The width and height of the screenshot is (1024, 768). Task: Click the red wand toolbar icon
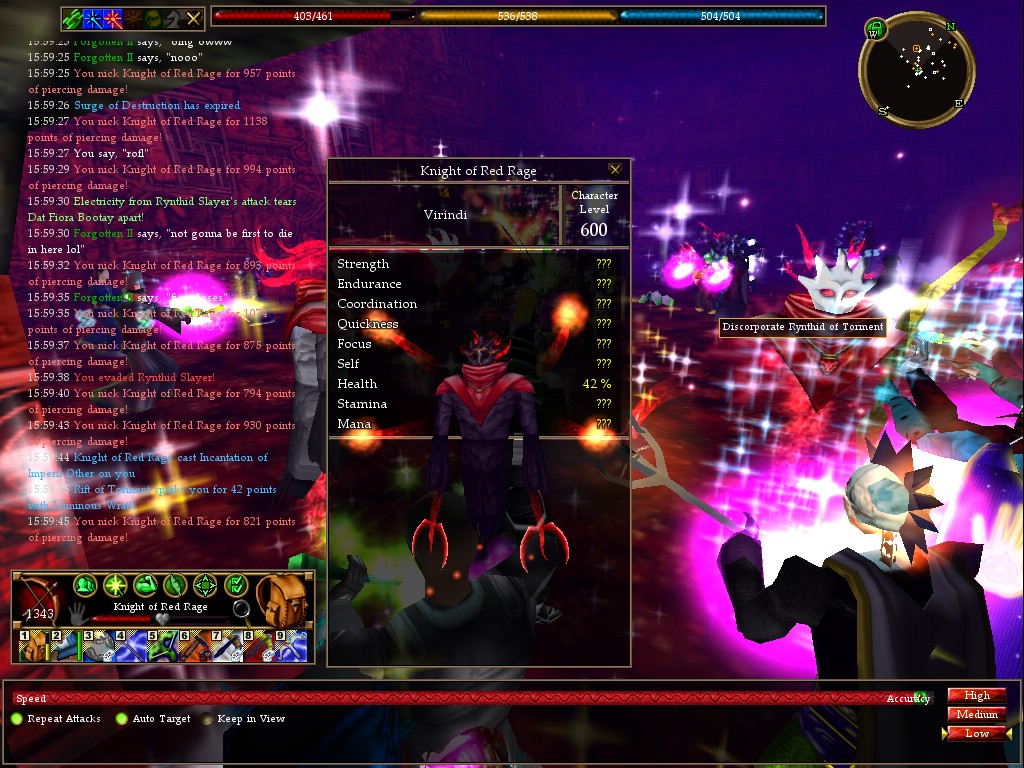pos(112,18)
